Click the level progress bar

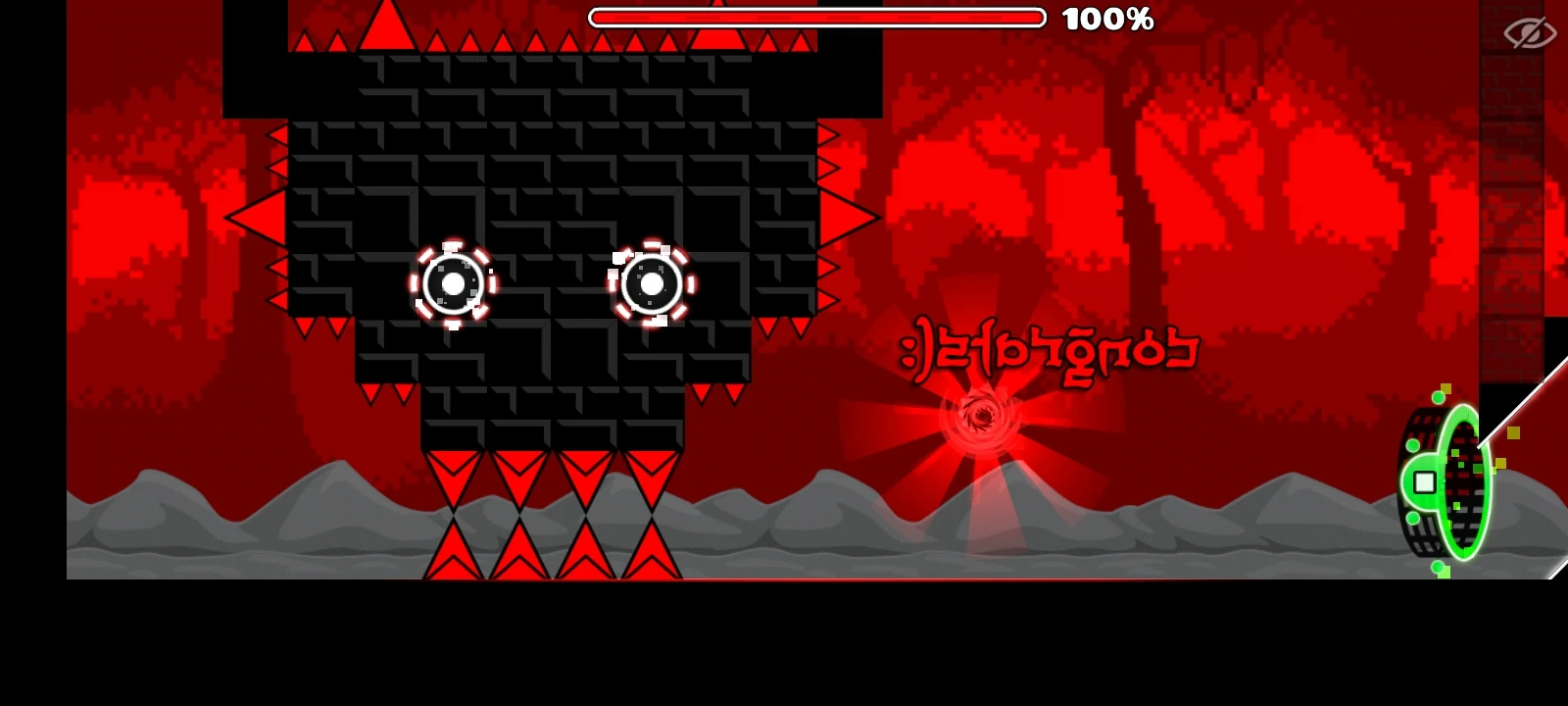click(x=818, y=16)
